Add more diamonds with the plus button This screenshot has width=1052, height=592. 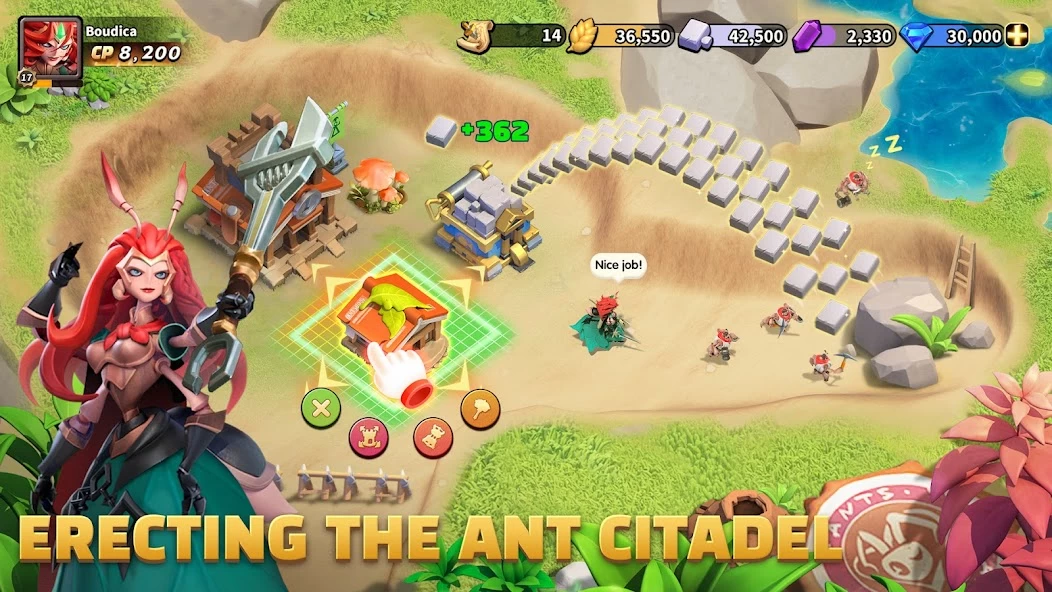[x=1017, y=36]
